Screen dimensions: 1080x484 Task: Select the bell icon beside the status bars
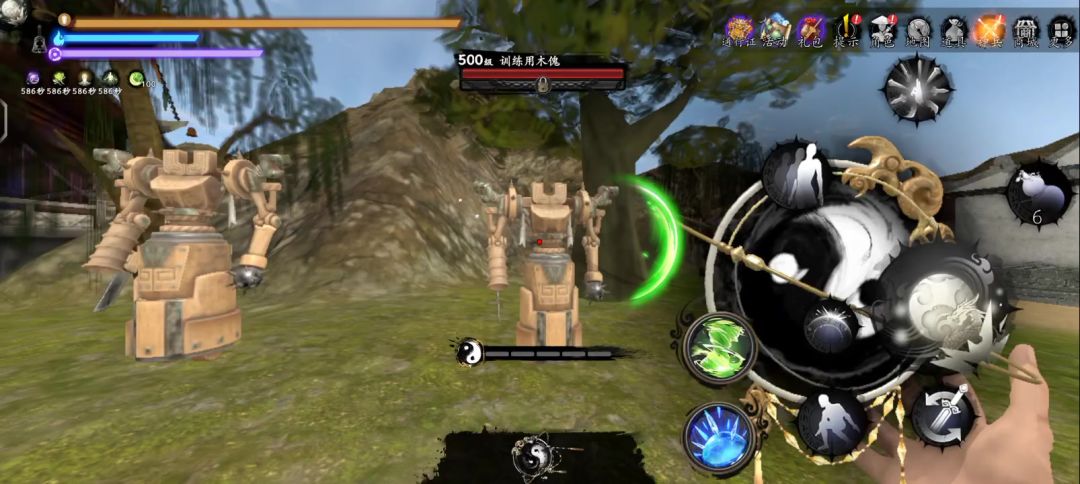pos(39,44)
